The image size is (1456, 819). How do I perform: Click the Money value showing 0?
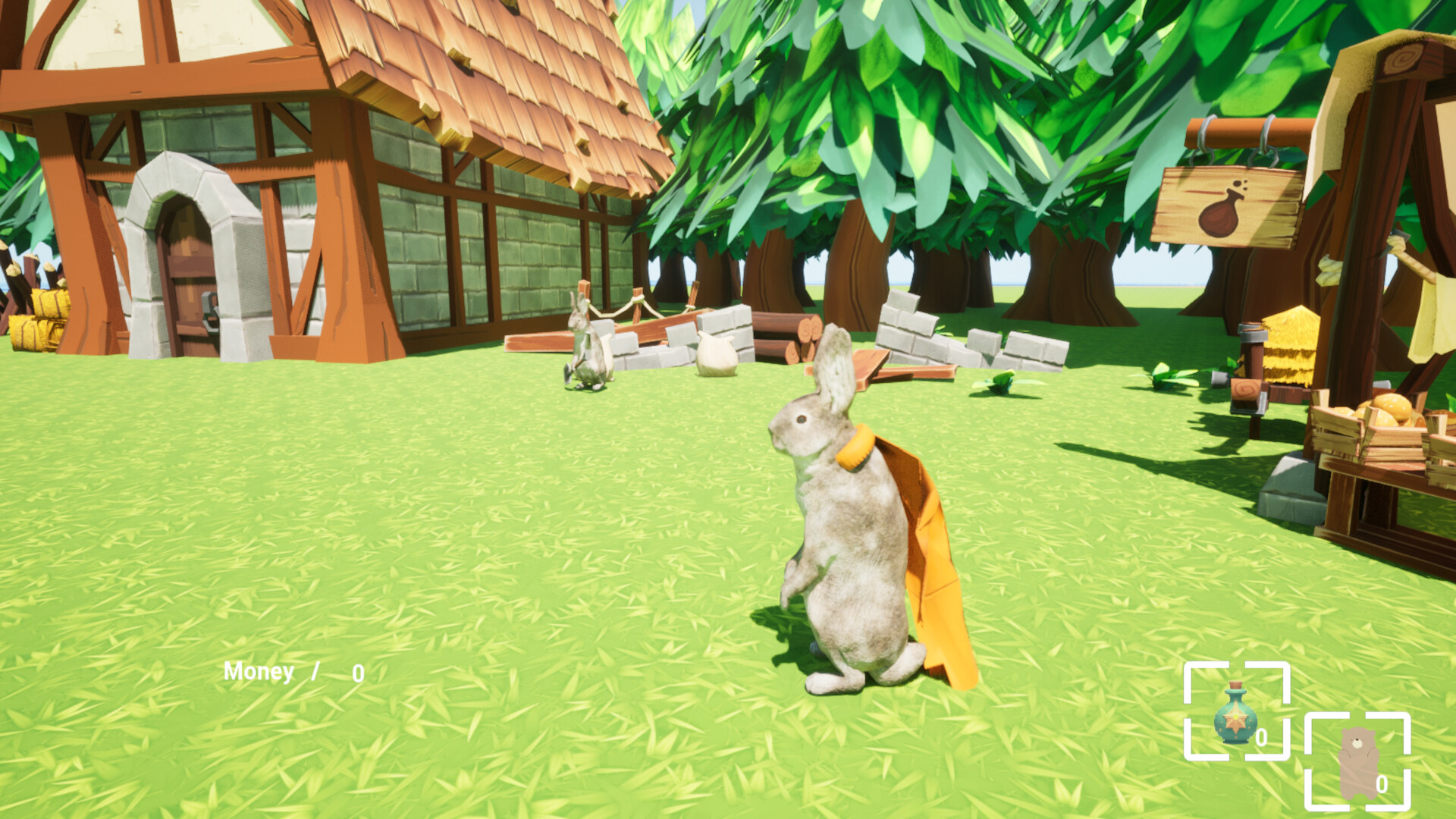[357, 670]
